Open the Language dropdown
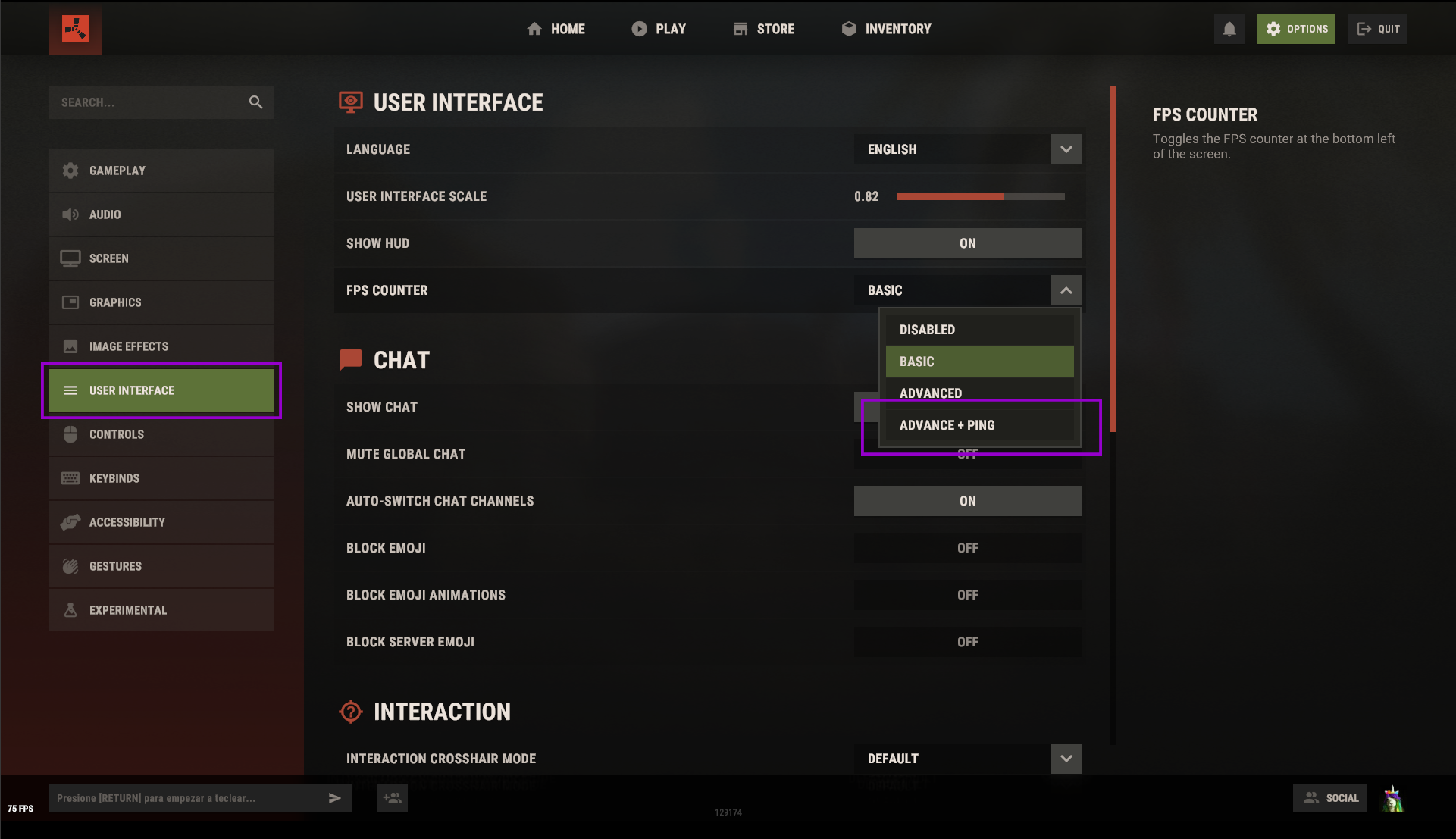Viewport: 1456px width, 839px height. click(x=1066, y=149)
